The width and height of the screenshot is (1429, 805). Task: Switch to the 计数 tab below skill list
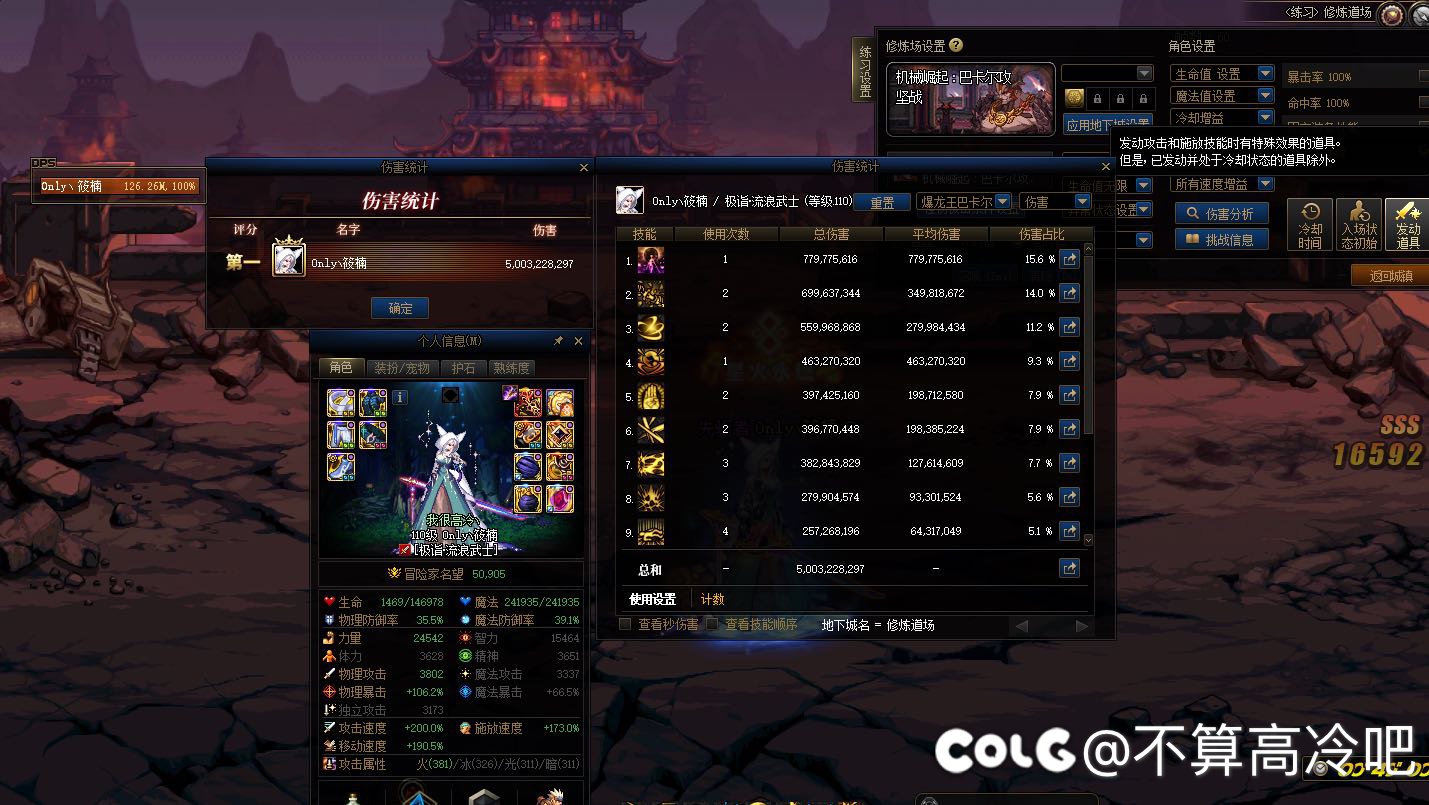(713, 598)
